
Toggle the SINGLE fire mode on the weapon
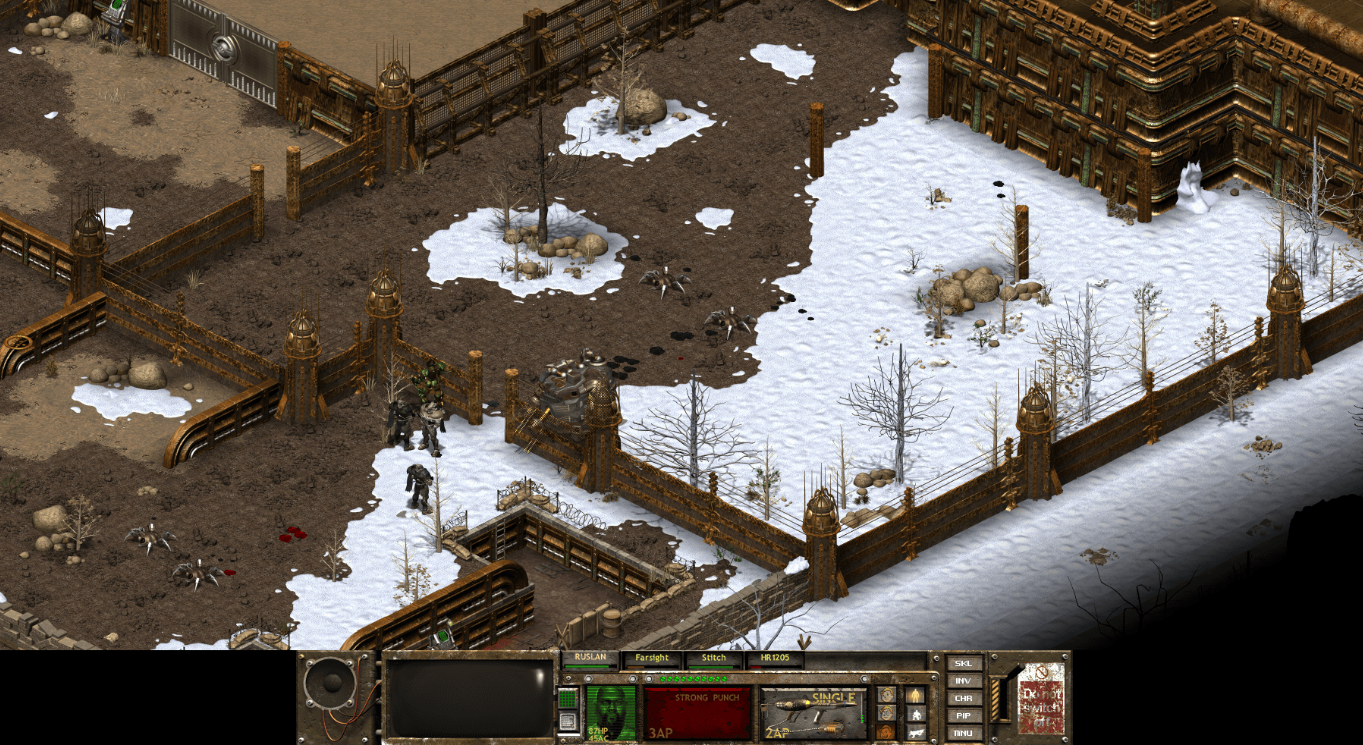833,697
